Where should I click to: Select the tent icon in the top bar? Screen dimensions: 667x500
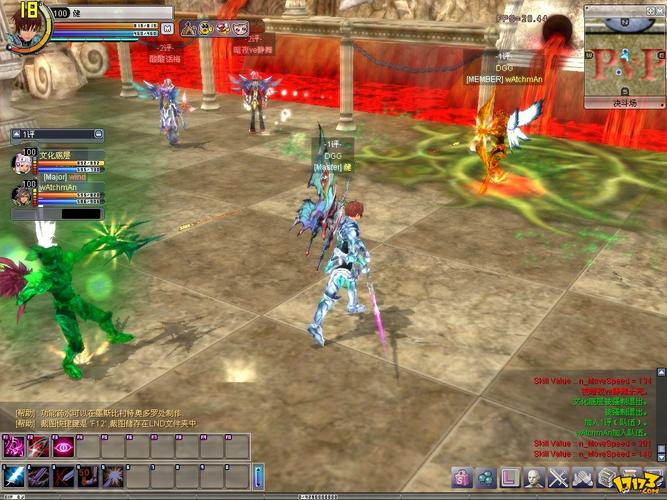coord(188,29)
